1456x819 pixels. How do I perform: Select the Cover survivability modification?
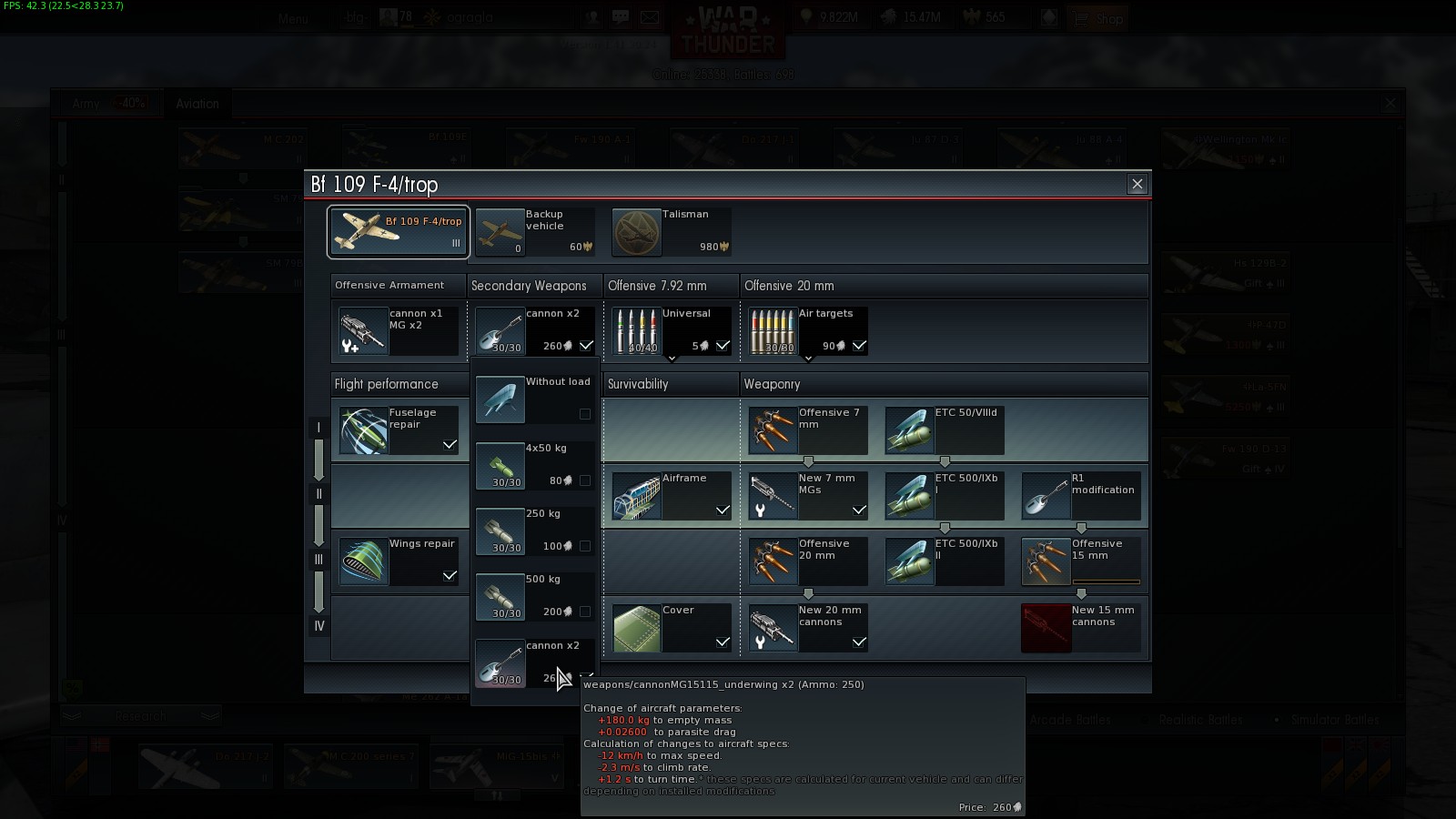click(x=671, y=627)
